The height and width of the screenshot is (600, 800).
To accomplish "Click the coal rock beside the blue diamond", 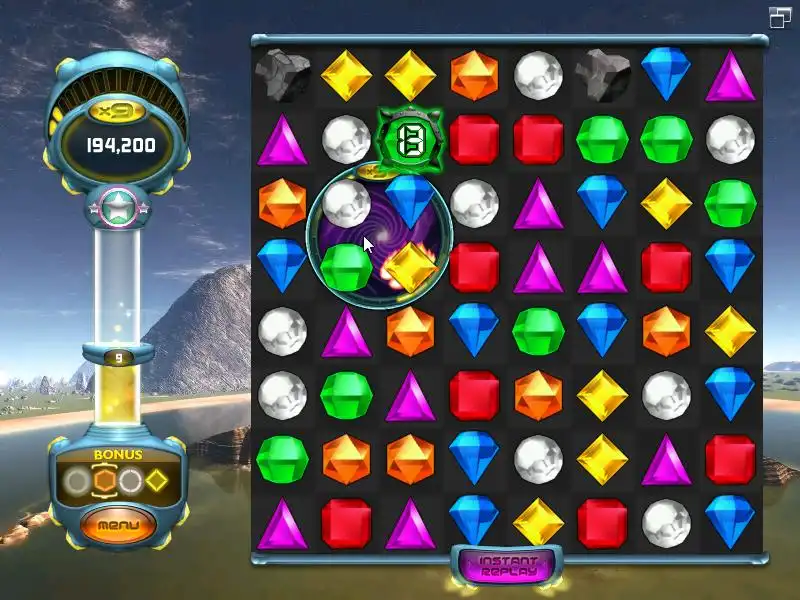I will pyautogui.click(x=603, y=74).
